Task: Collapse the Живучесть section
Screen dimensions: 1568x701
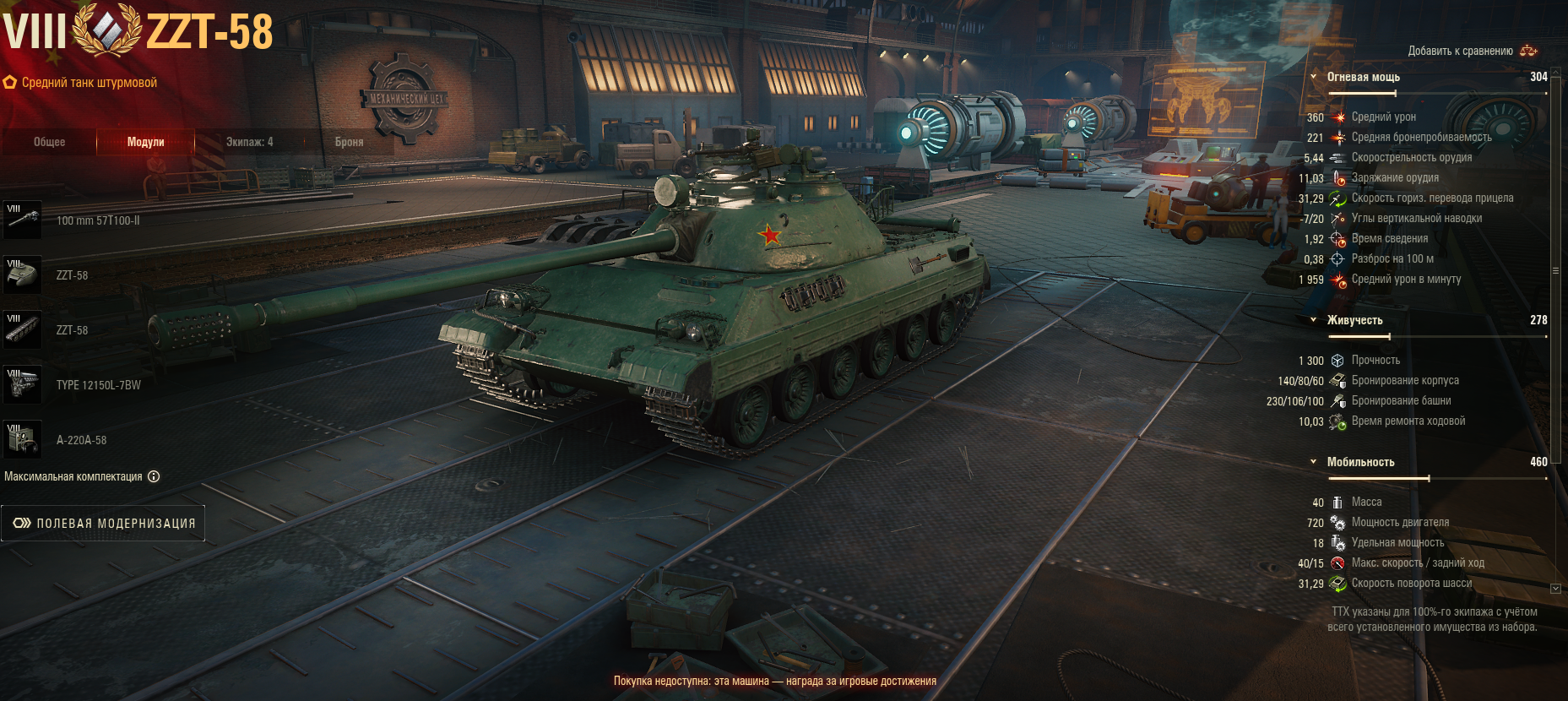Action: click(x=1313, y=320)
